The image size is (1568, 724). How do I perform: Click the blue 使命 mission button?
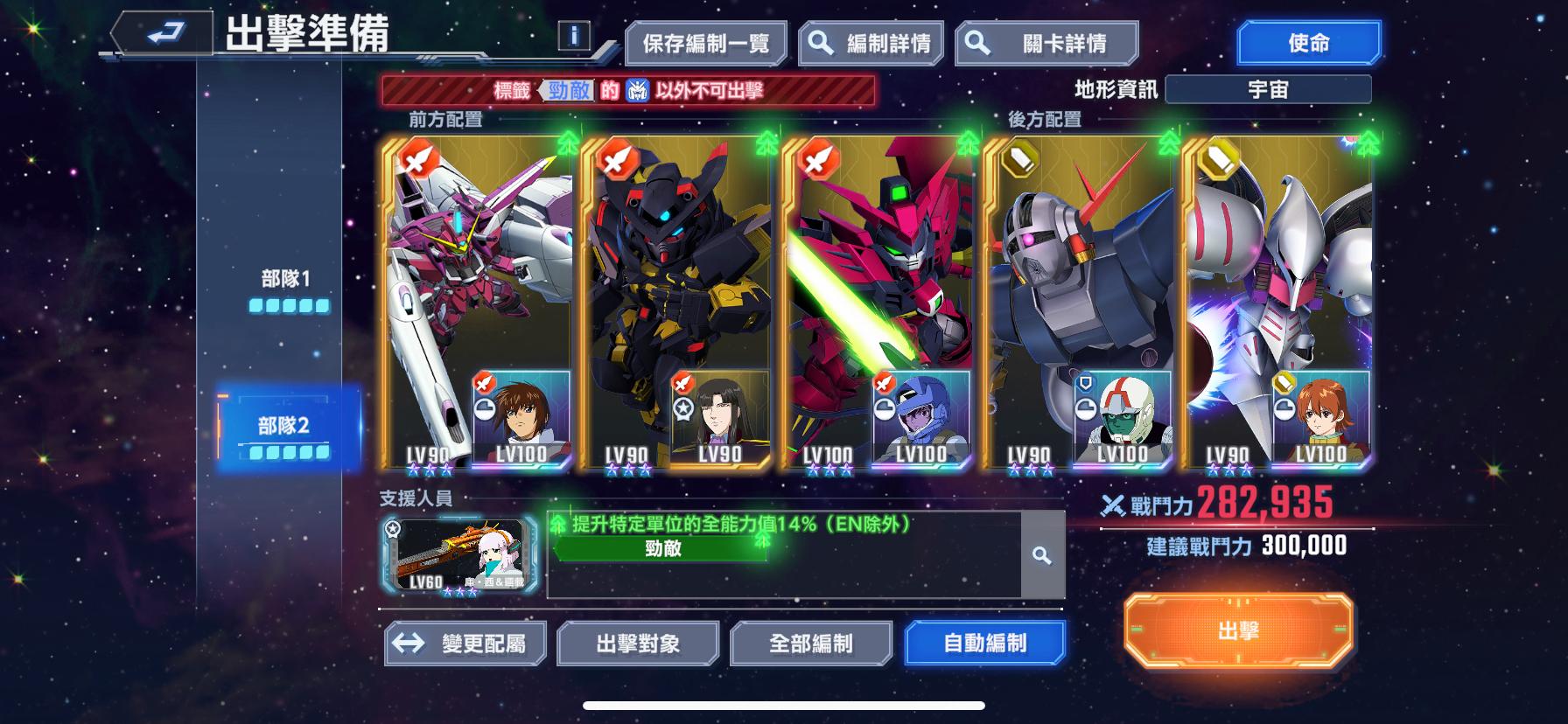[1307, 42]
